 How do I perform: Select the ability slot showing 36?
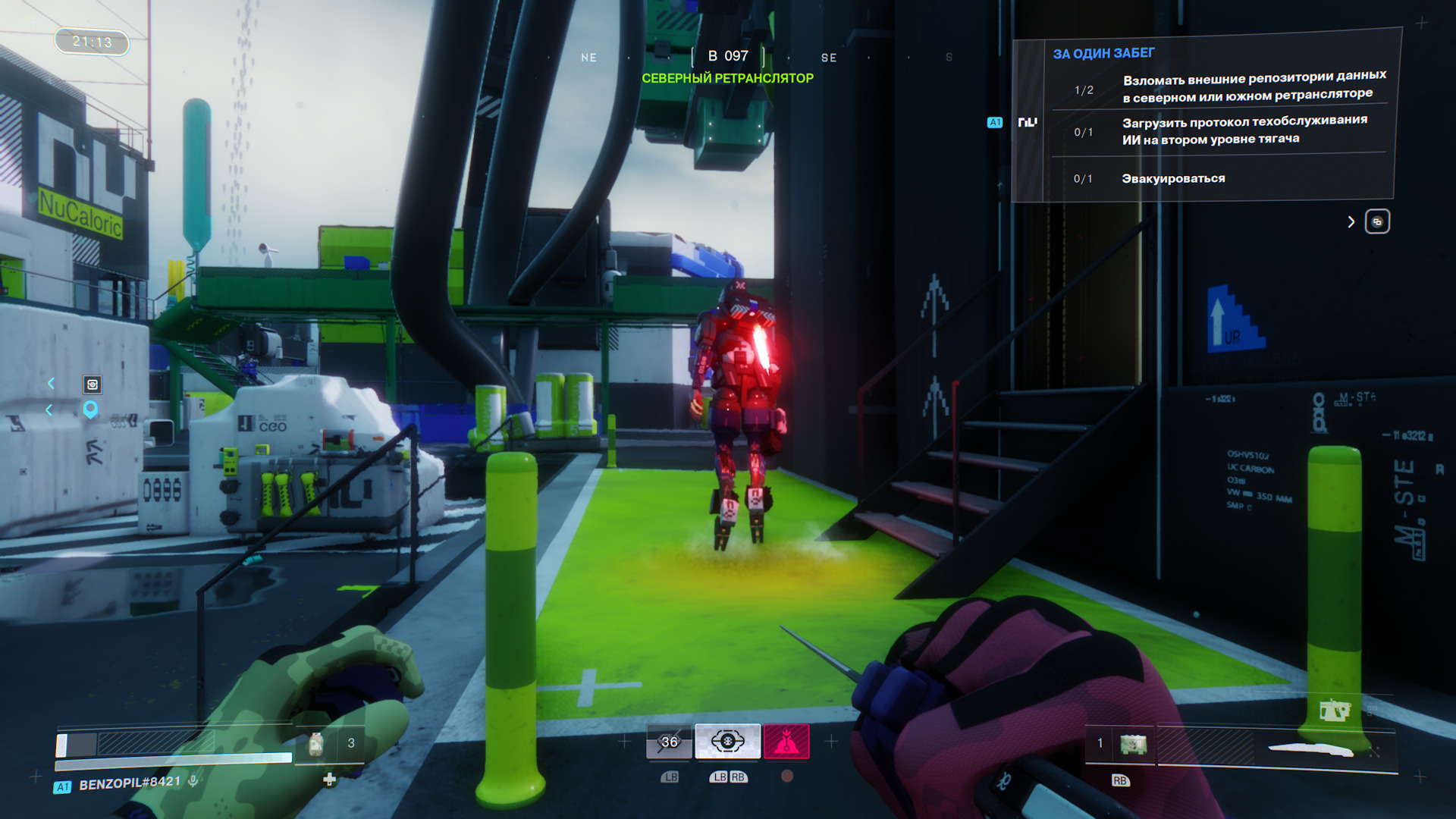[x=669, y=742]
